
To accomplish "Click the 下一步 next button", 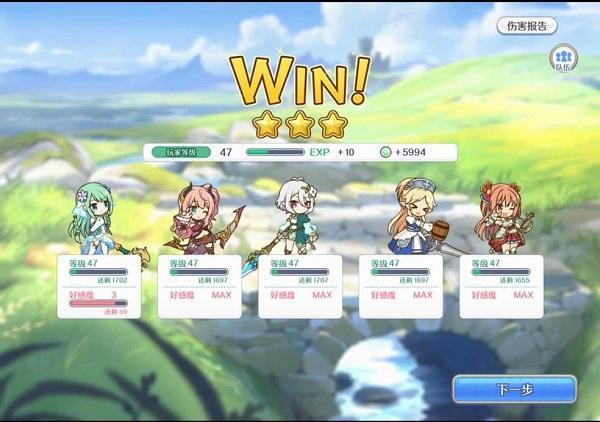I will tap(514, 389).
